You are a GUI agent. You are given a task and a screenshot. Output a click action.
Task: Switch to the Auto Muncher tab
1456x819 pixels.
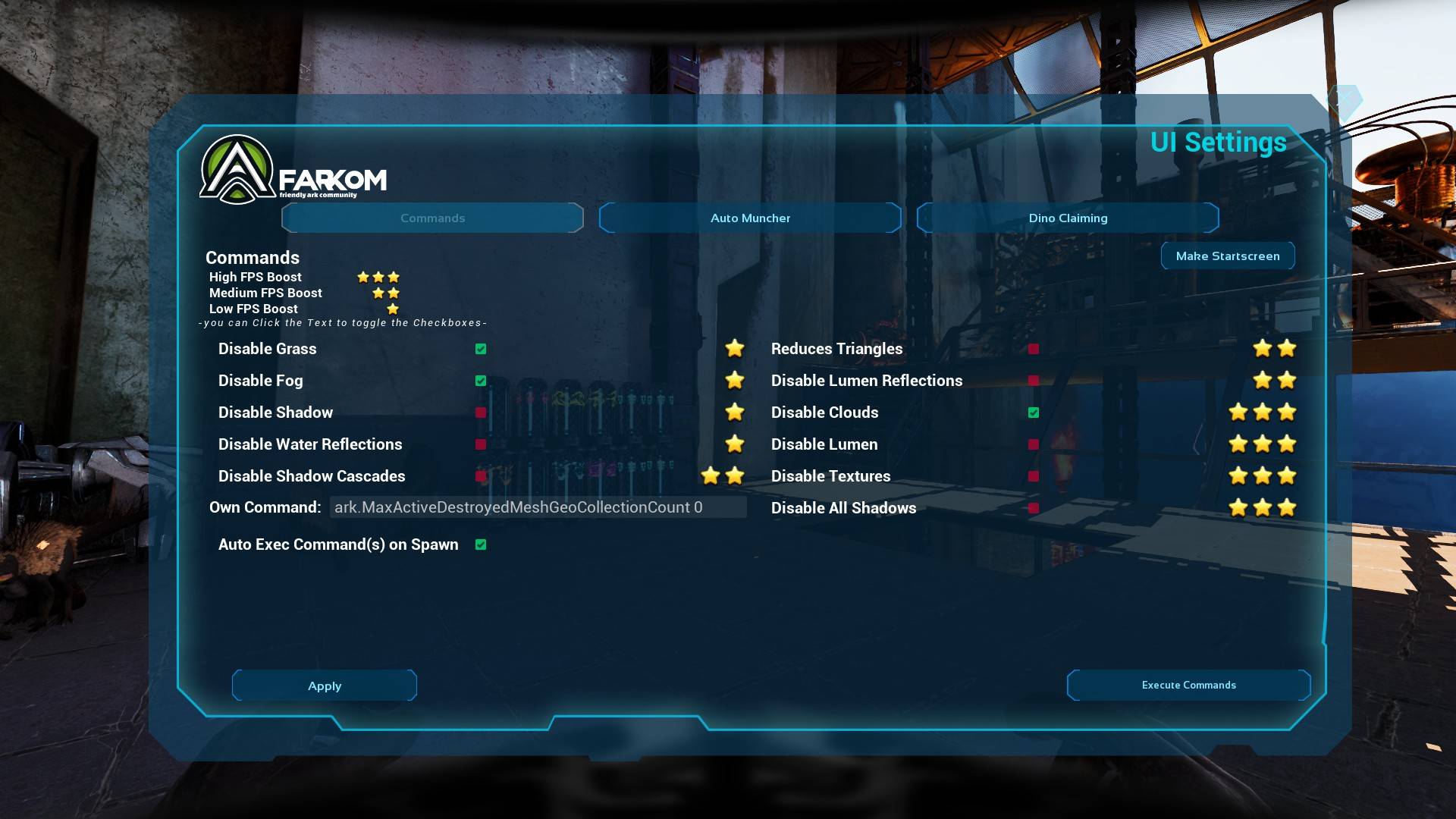coord(750,218)
